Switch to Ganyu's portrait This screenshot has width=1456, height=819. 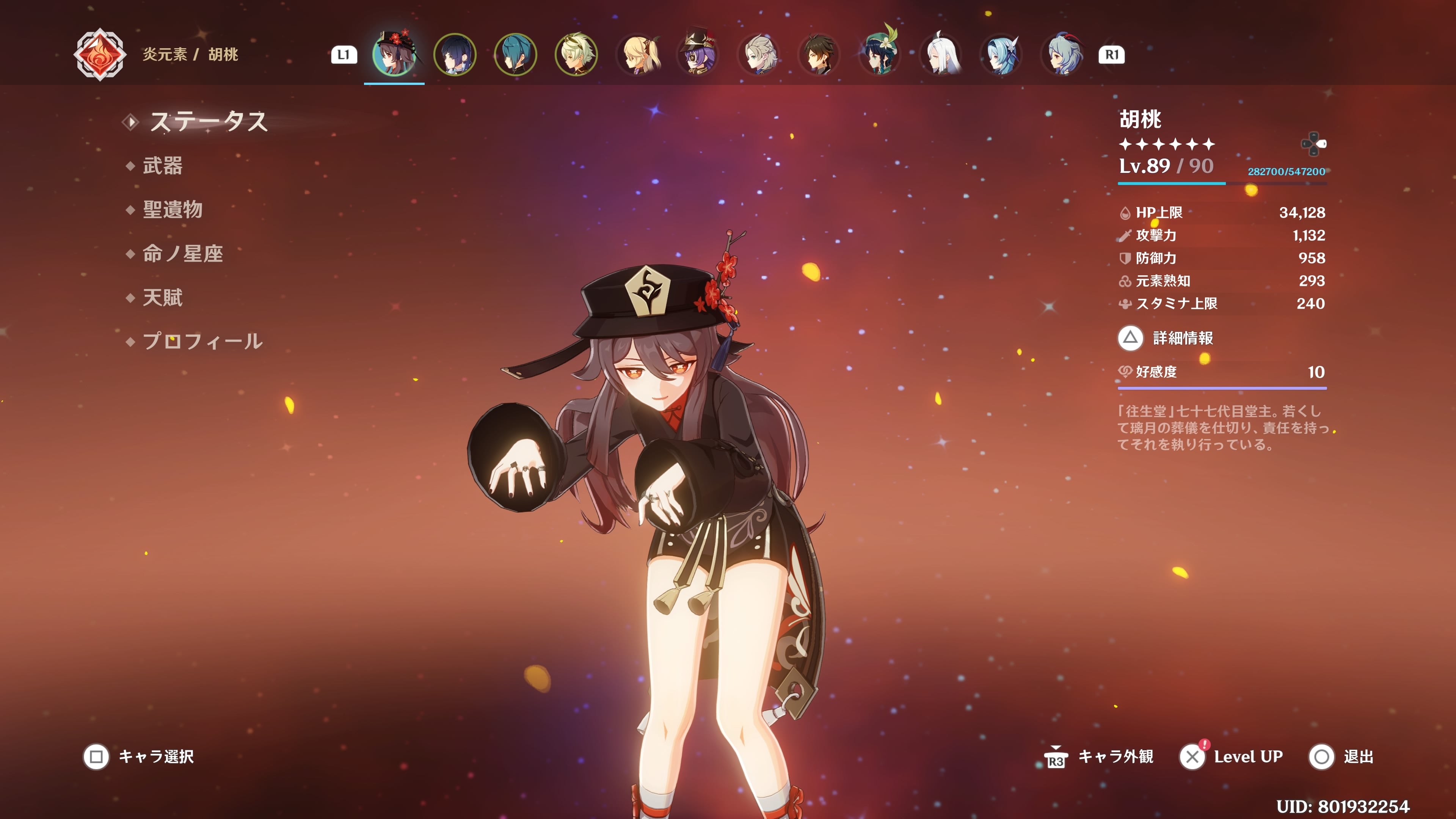pyautogui.click(x=1062, y=55)
